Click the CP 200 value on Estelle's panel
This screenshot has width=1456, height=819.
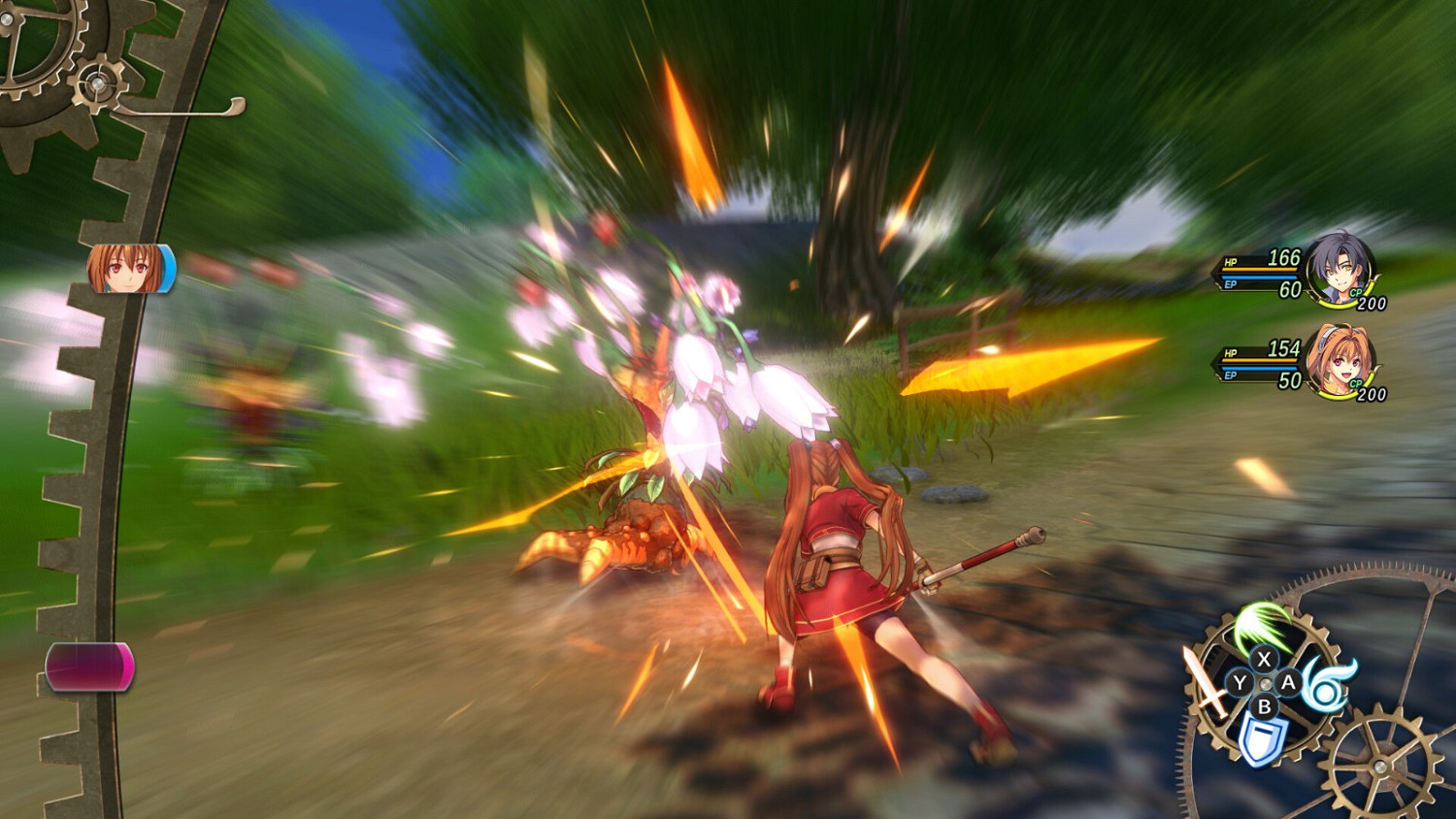[1373, 395]
